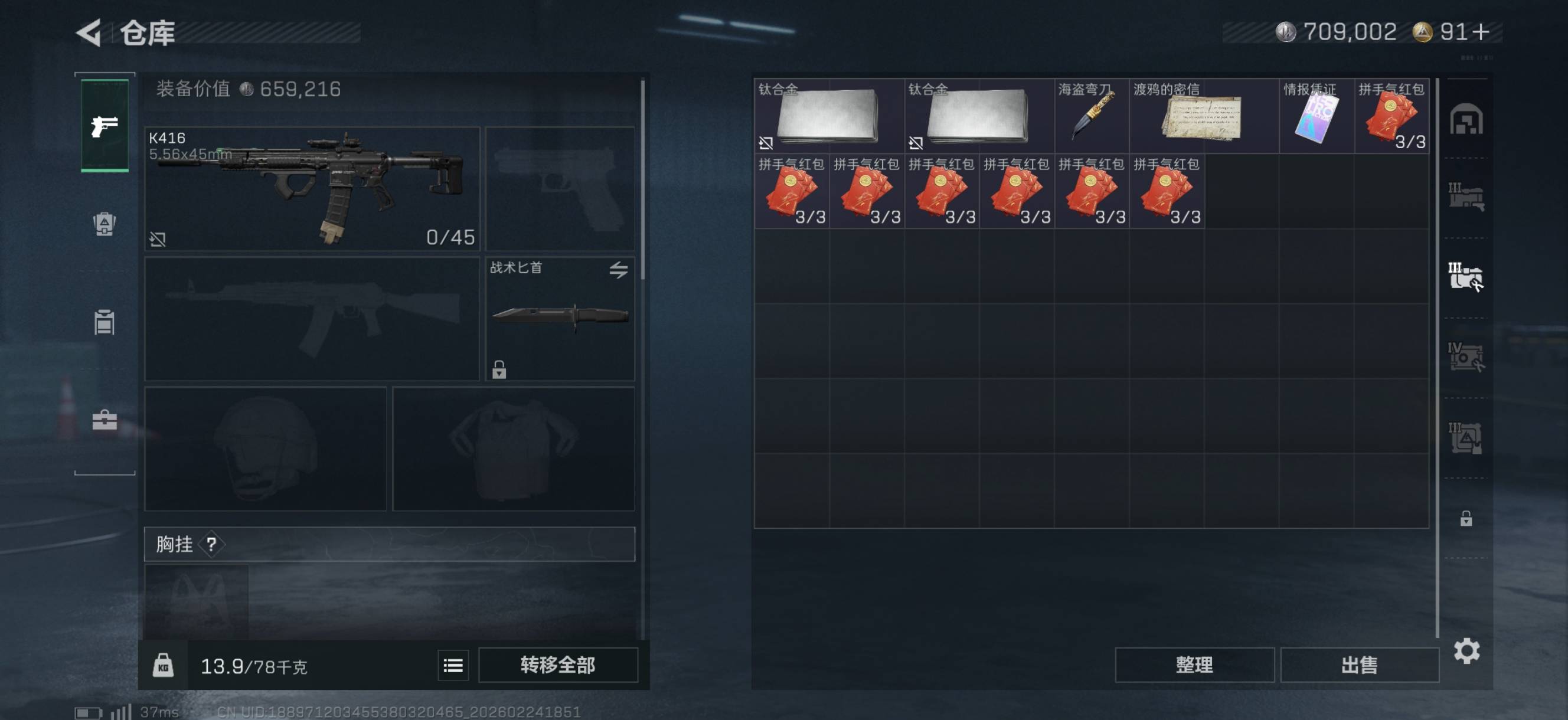Screen dimensions: 1568x720
Task: Select the 战术匕首 knife slot
Action: click(x=560, y=319)
